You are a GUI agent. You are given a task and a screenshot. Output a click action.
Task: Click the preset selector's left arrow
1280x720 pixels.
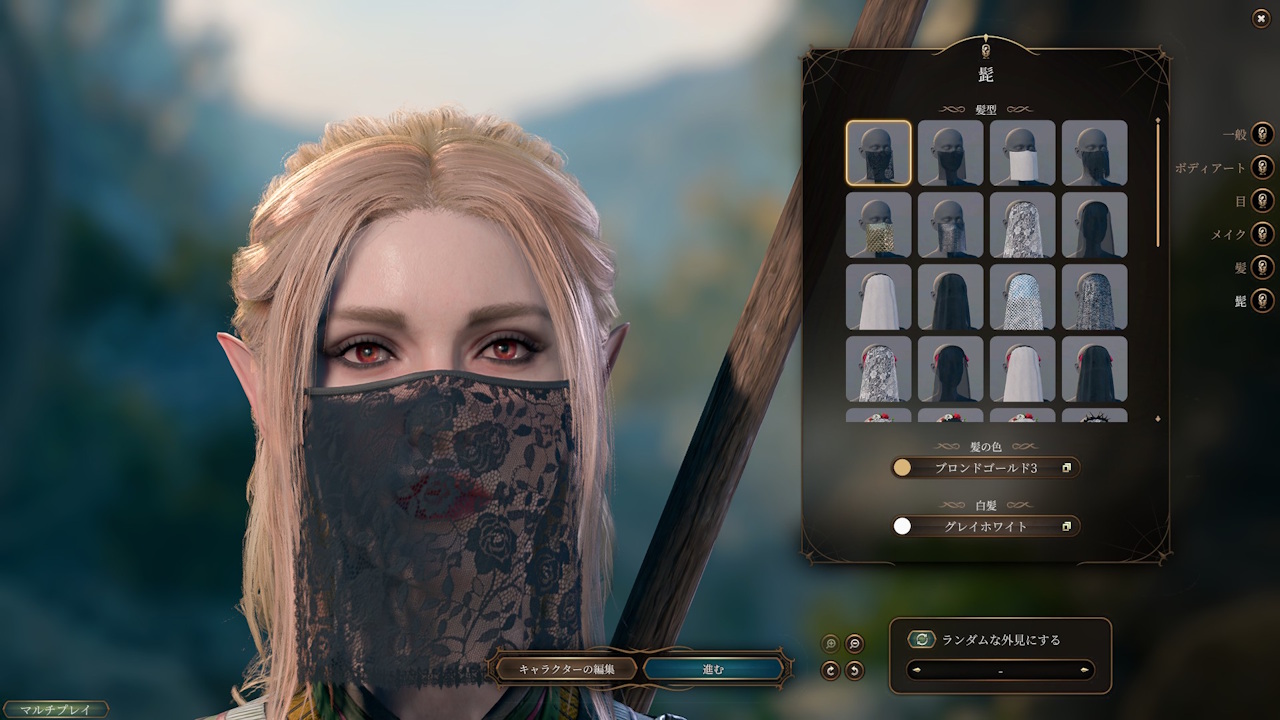click(916, 670)
